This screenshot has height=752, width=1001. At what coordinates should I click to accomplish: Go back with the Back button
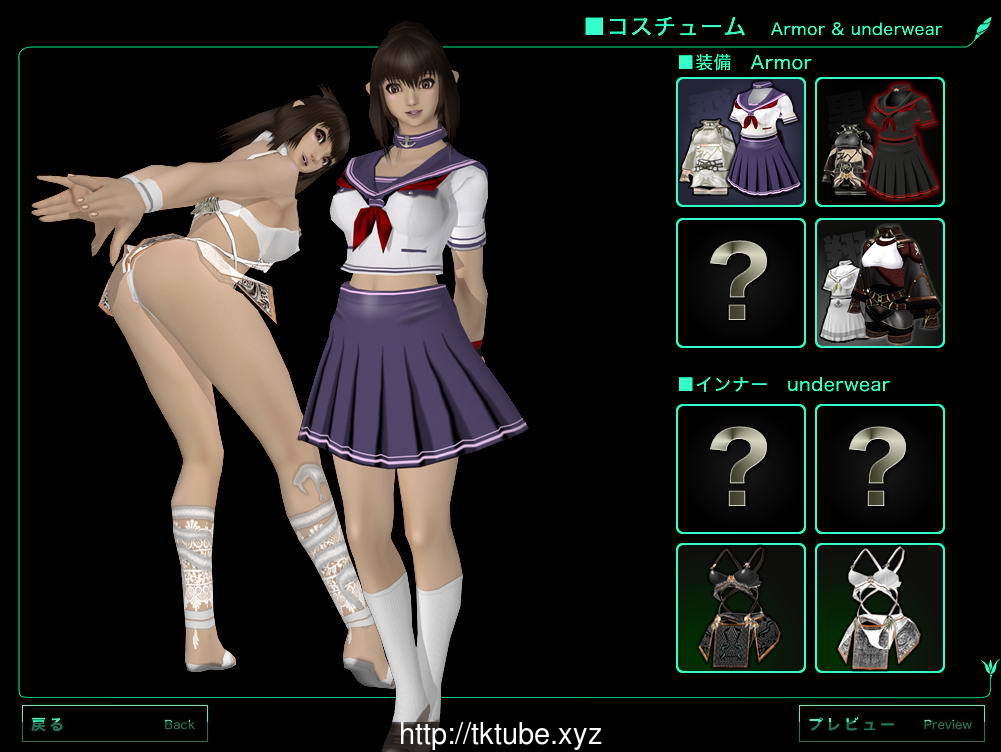pos(115,724)
